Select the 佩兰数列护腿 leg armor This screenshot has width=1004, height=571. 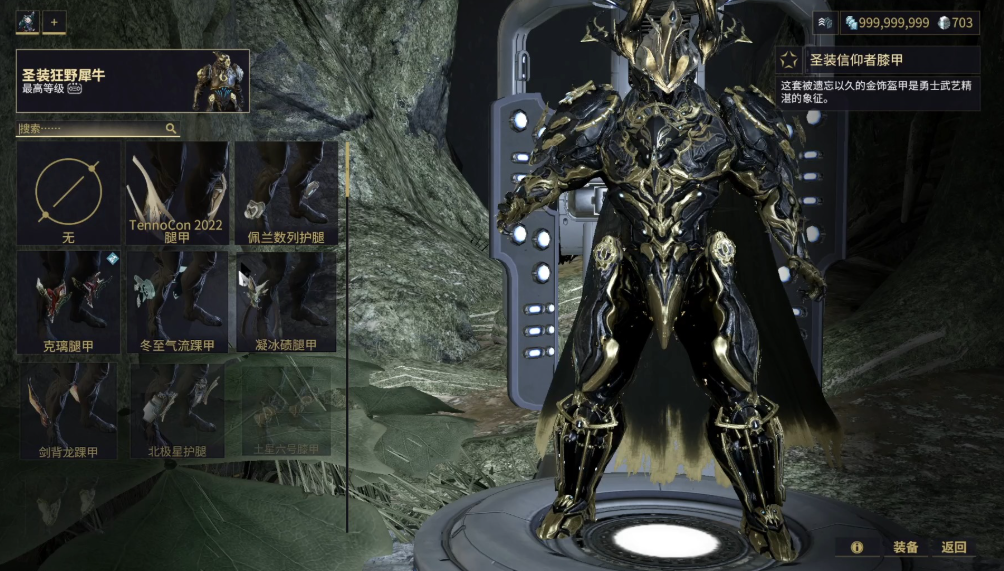point(285,194)
